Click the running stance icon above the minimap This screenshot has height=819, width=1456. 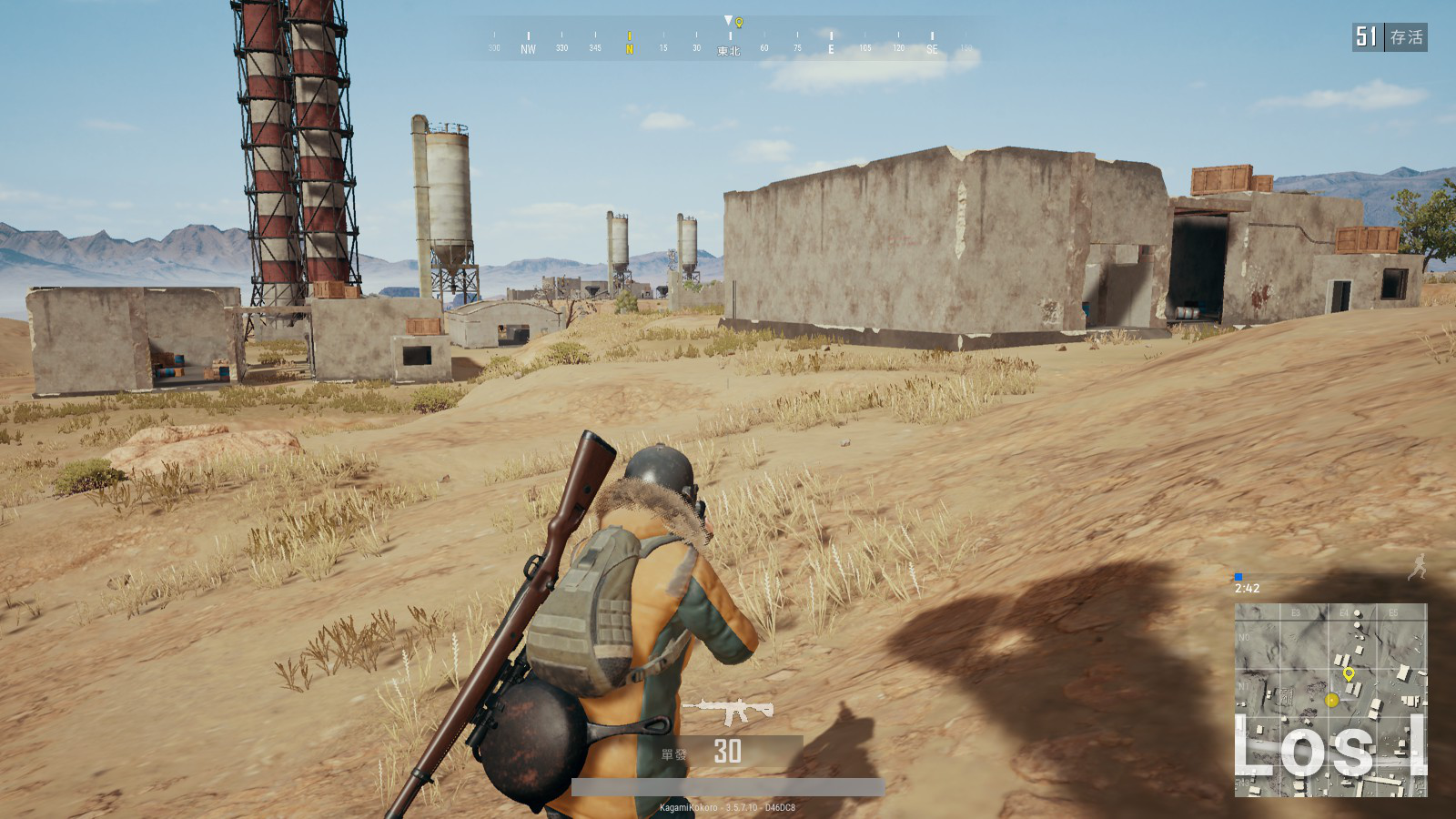pyautogui.click(x=1417, y=568)
